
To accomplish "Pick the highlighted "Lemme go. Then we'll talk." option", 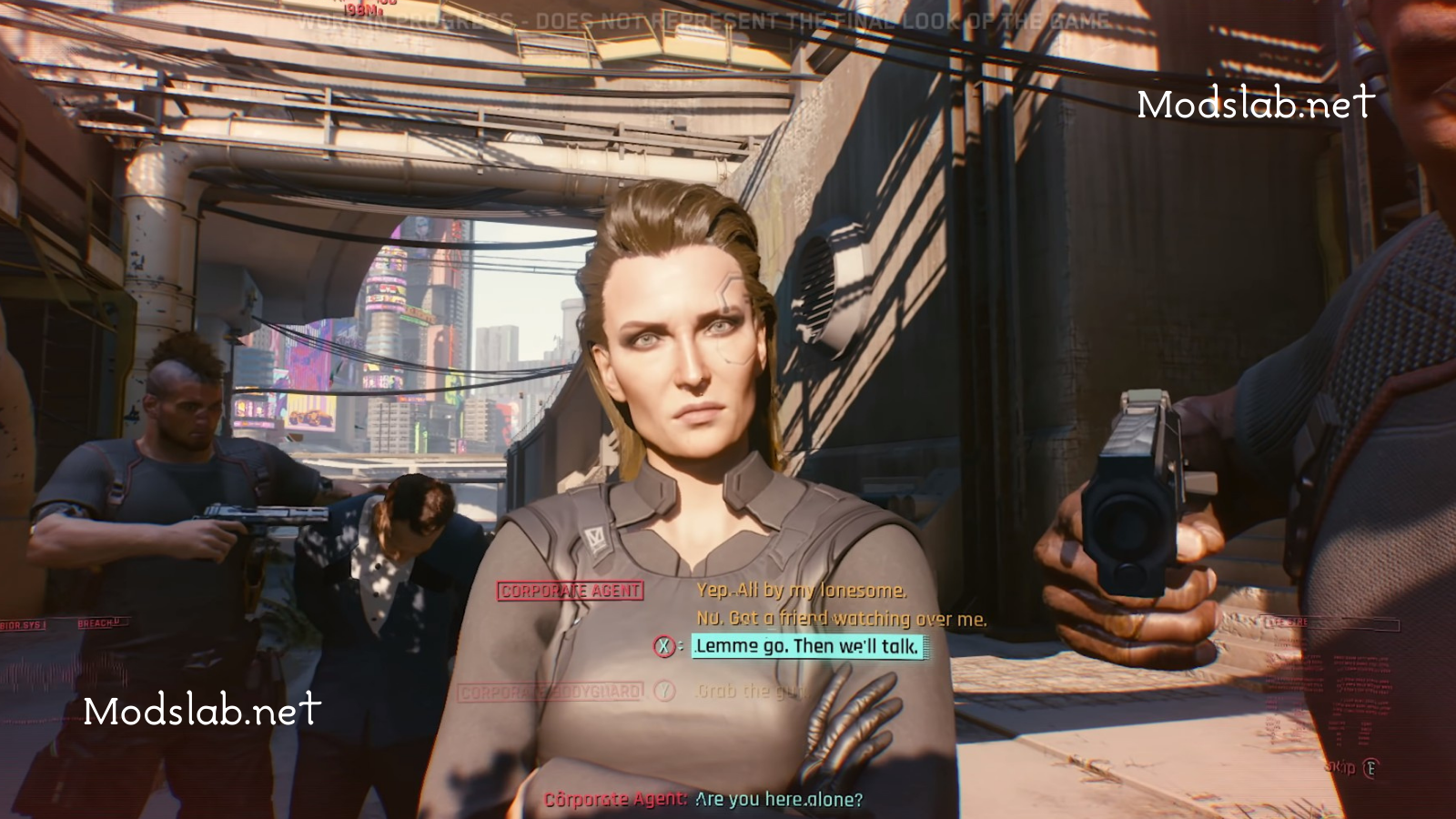I will point(807,647).
